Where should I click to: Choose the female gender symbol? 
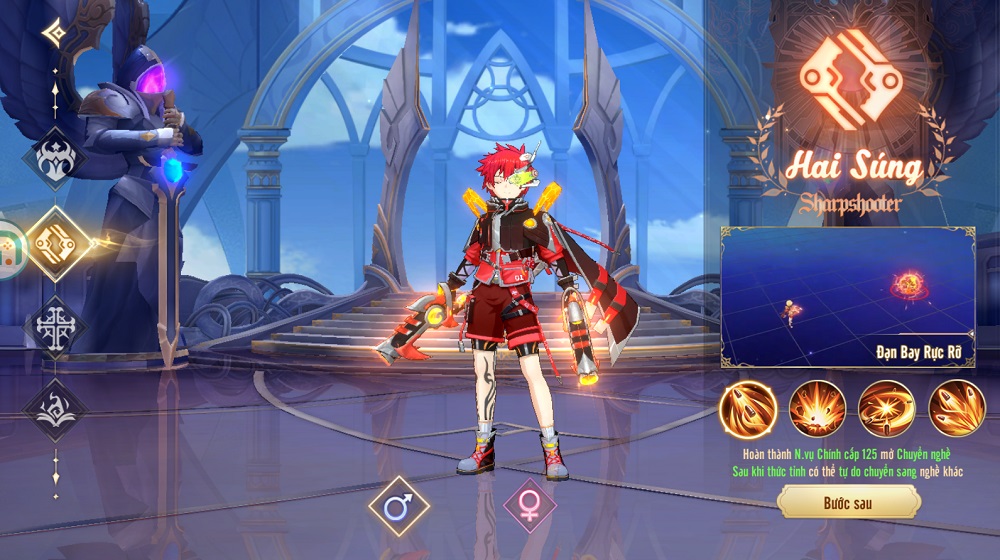(x=530, y=506)
